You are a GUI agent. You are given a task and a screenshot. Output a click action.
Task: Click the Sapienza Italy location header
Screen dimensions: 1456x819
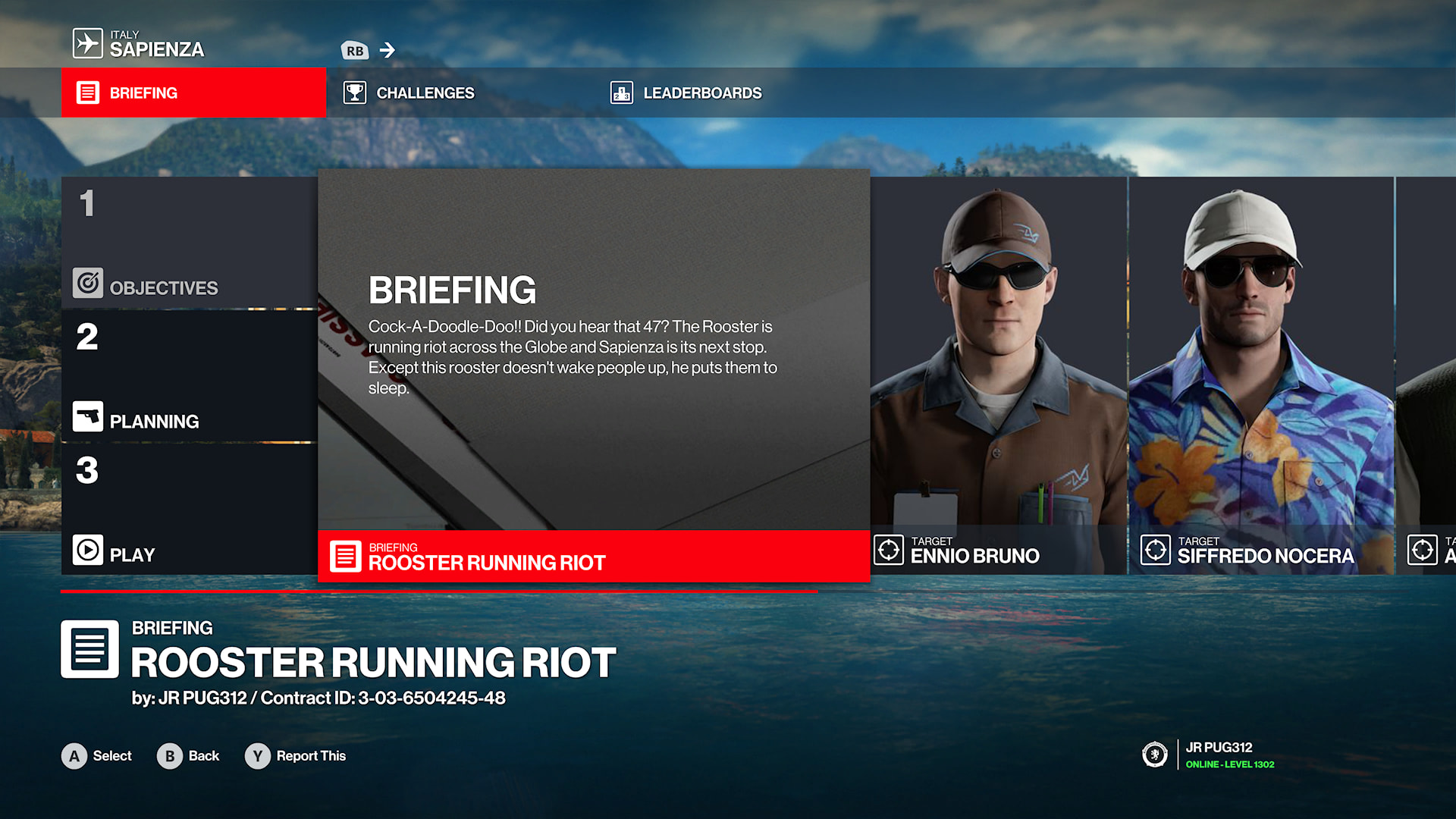pyautogui.click(x=140, y=44)
